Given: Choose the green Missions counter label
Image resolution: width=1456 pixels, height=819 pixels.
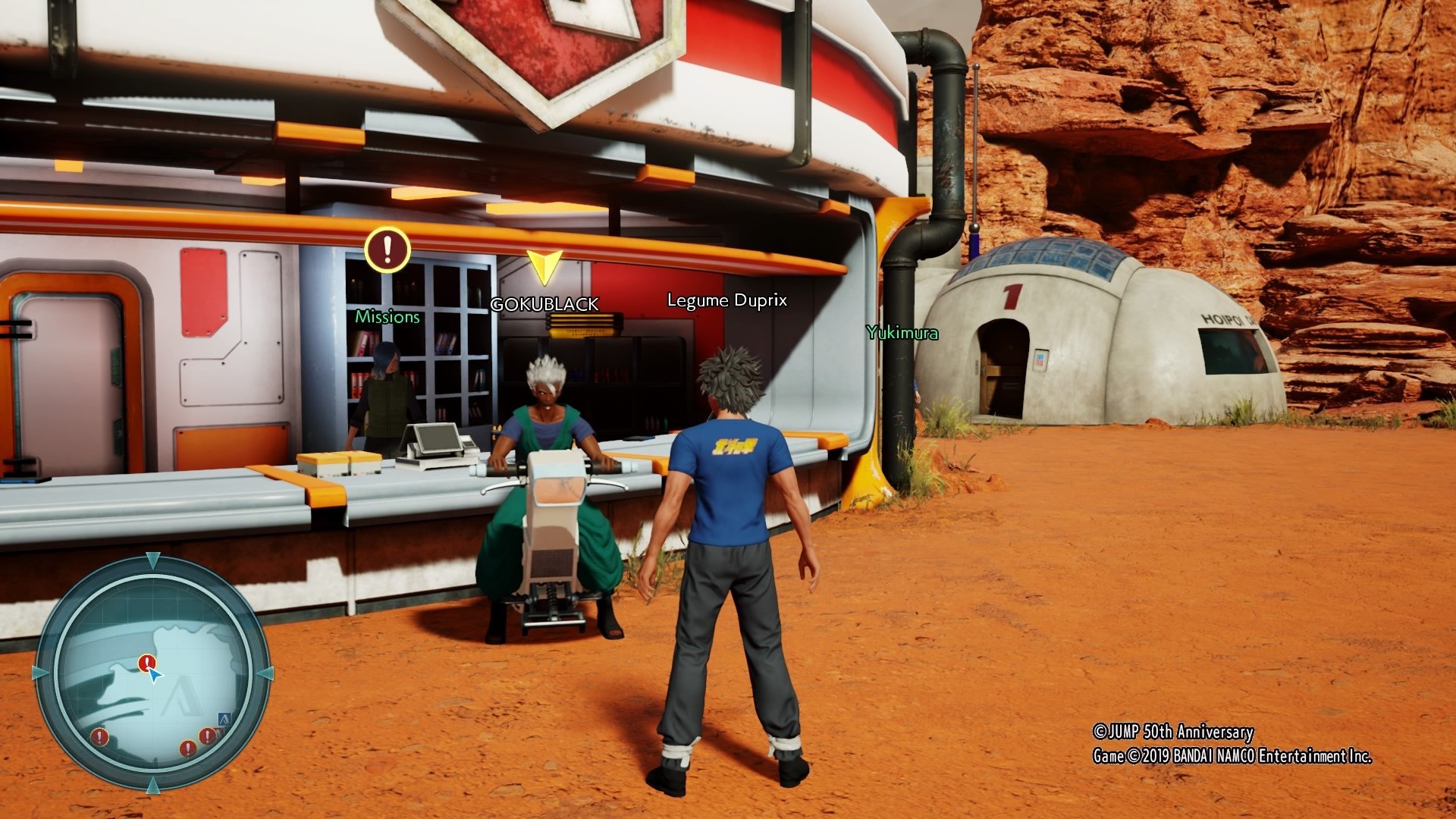Looking at the screenshot, I should tap(388, 317).
